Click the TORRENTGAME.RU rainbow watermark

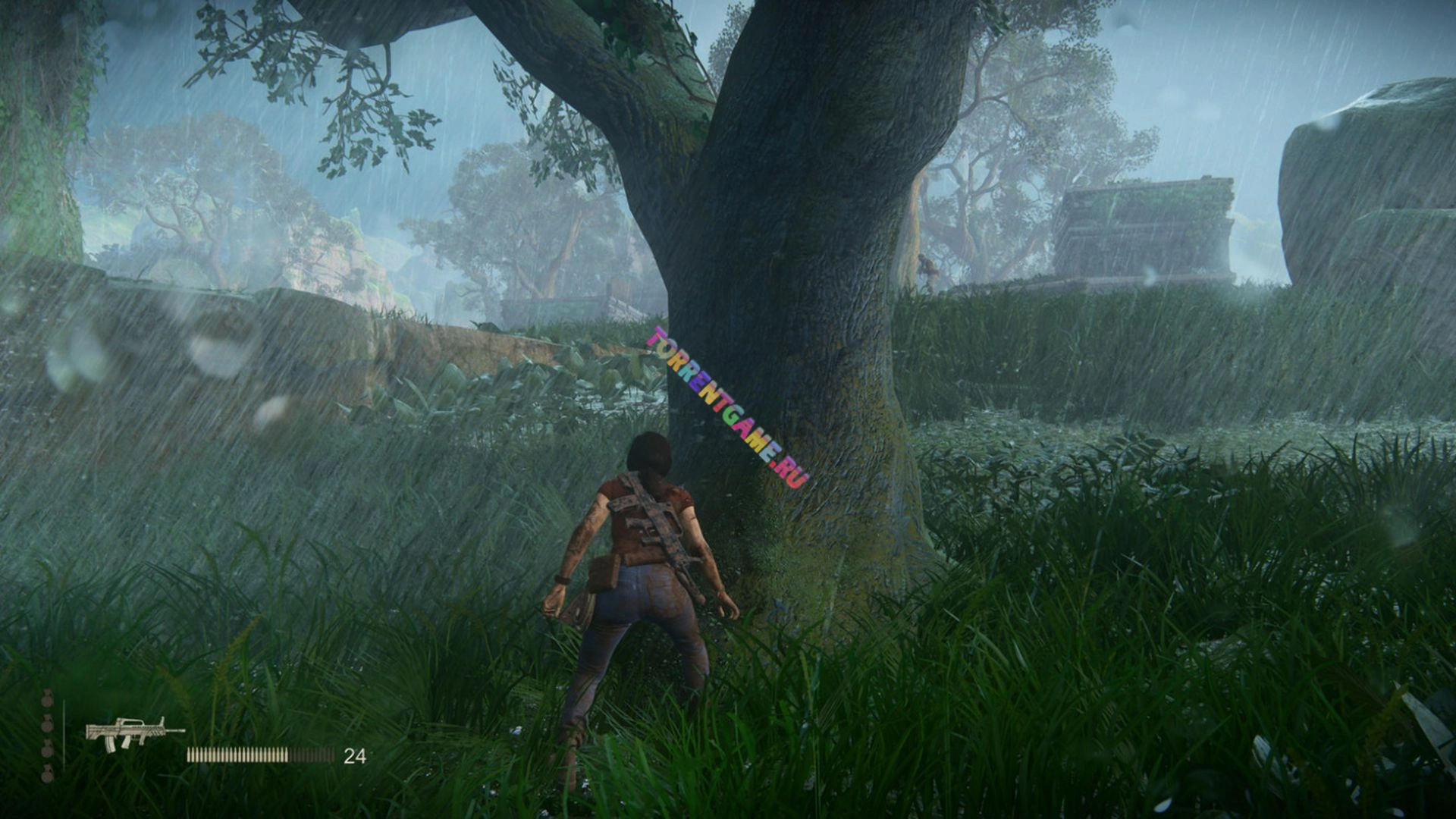click(x=728, y=407)
